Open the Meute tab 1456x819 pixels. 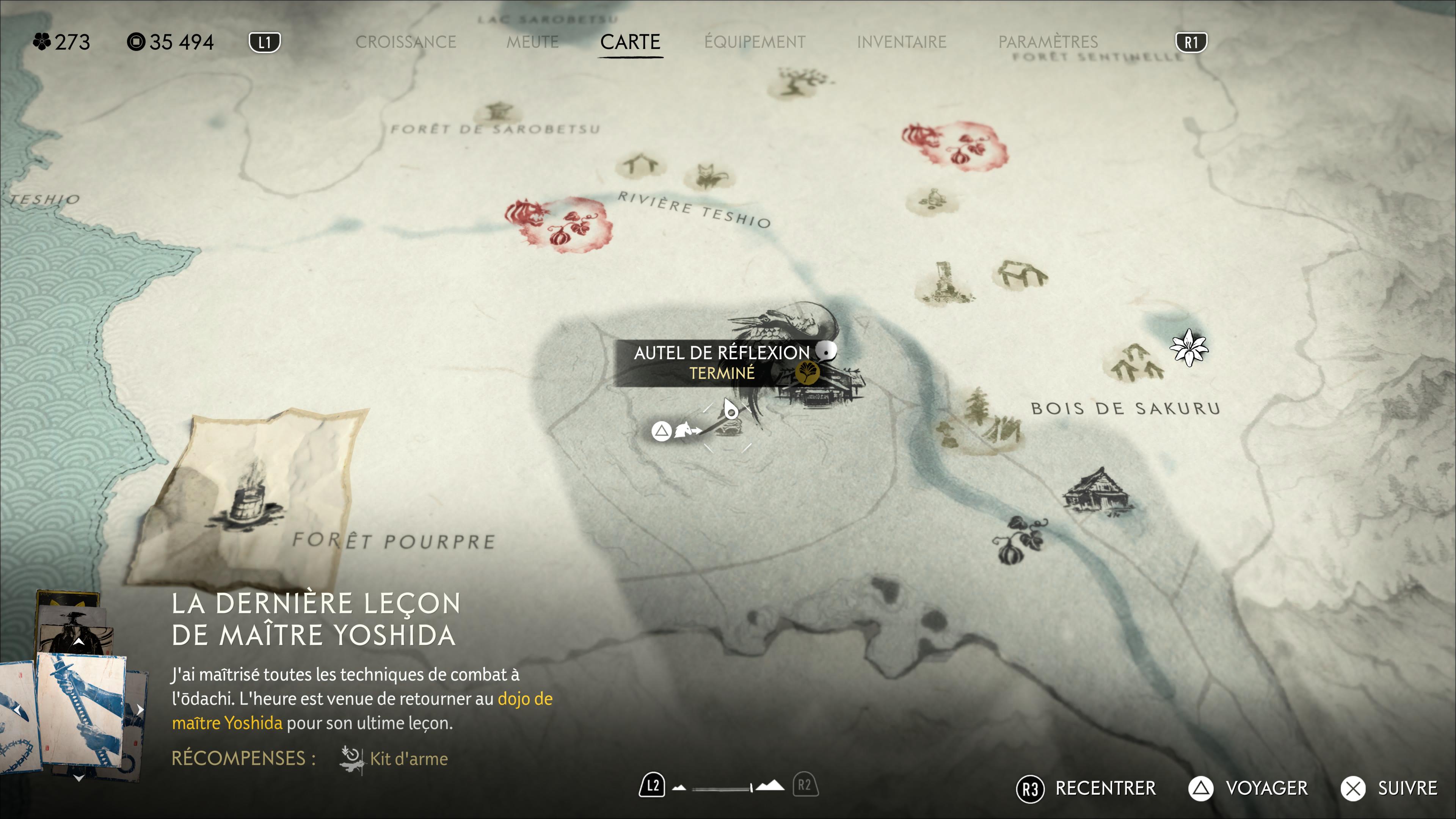coord(532,42)
